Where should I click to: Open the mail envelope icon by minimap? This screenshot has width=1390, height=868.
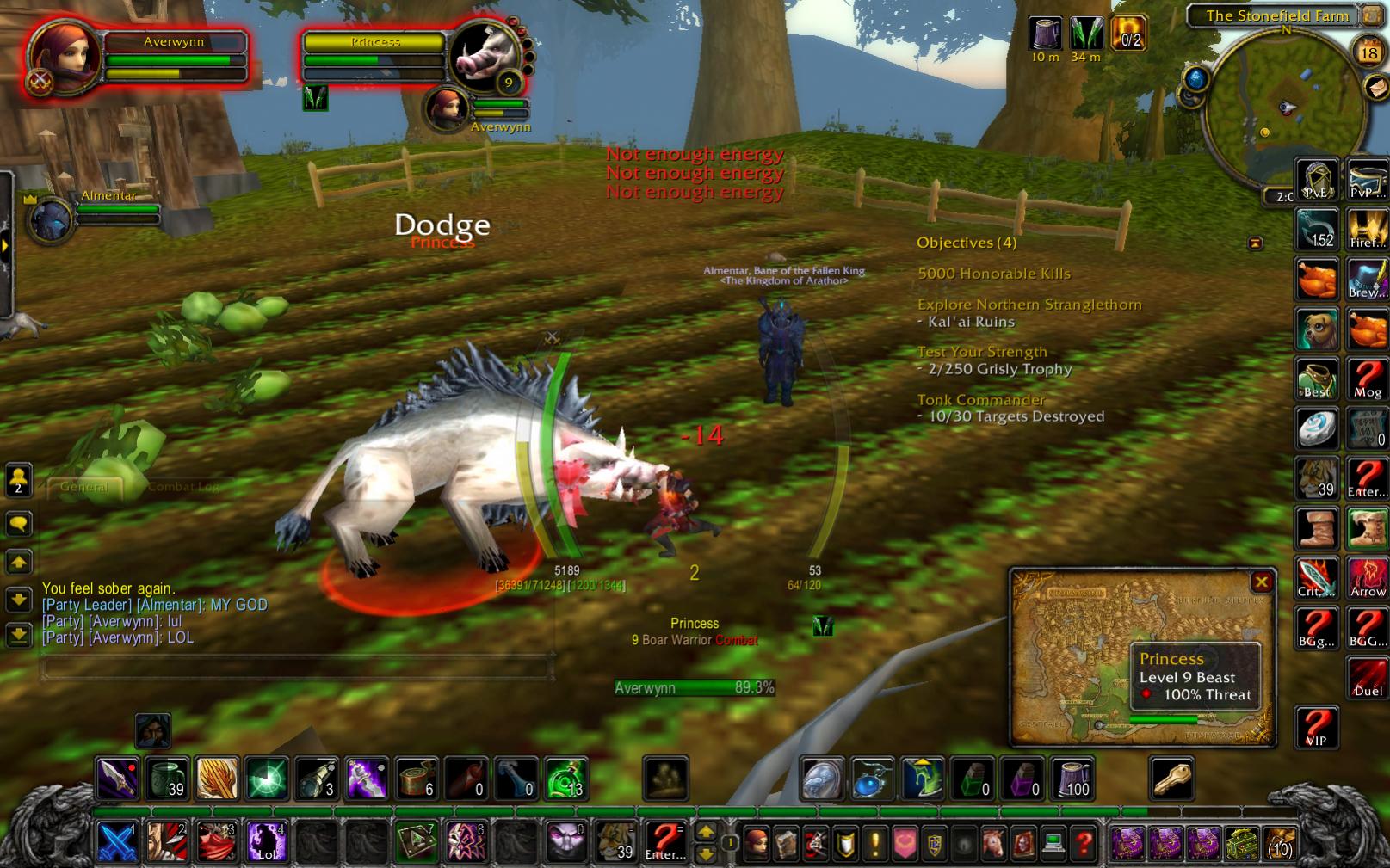[1376, 87]
